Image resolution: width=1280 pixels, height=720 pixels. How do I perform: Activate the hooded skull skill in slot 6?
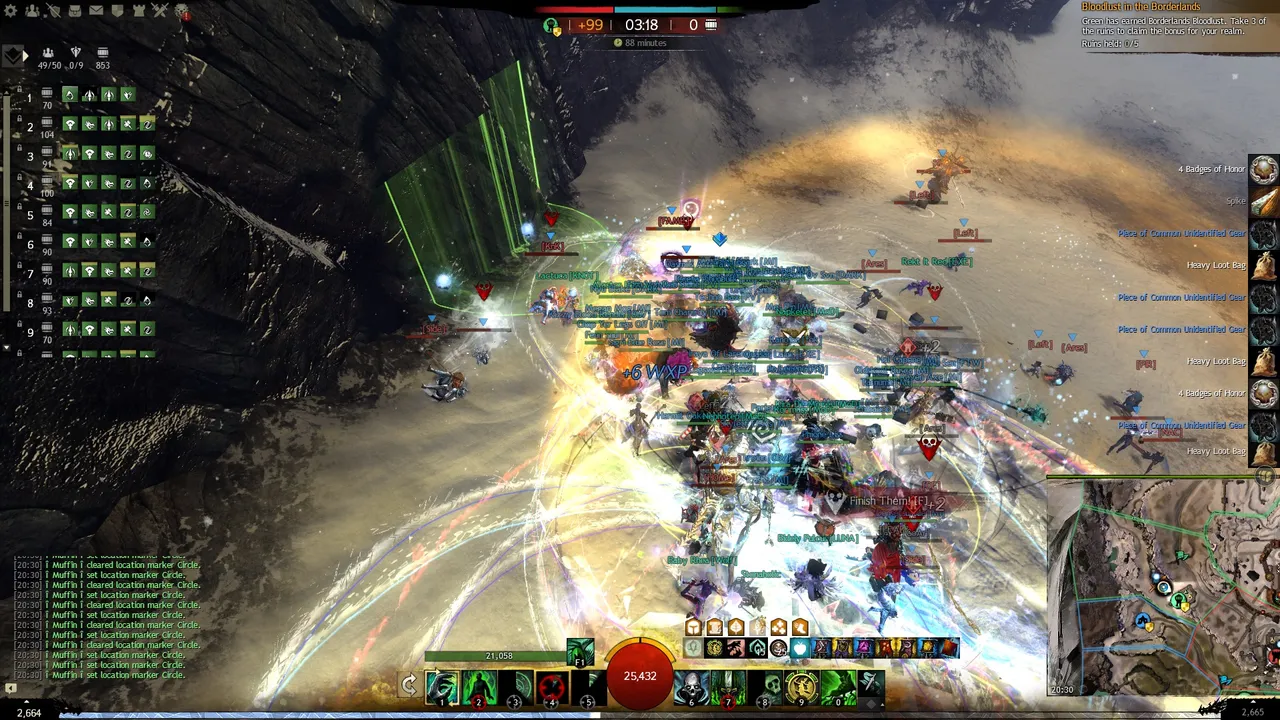[x=691, y=685]
